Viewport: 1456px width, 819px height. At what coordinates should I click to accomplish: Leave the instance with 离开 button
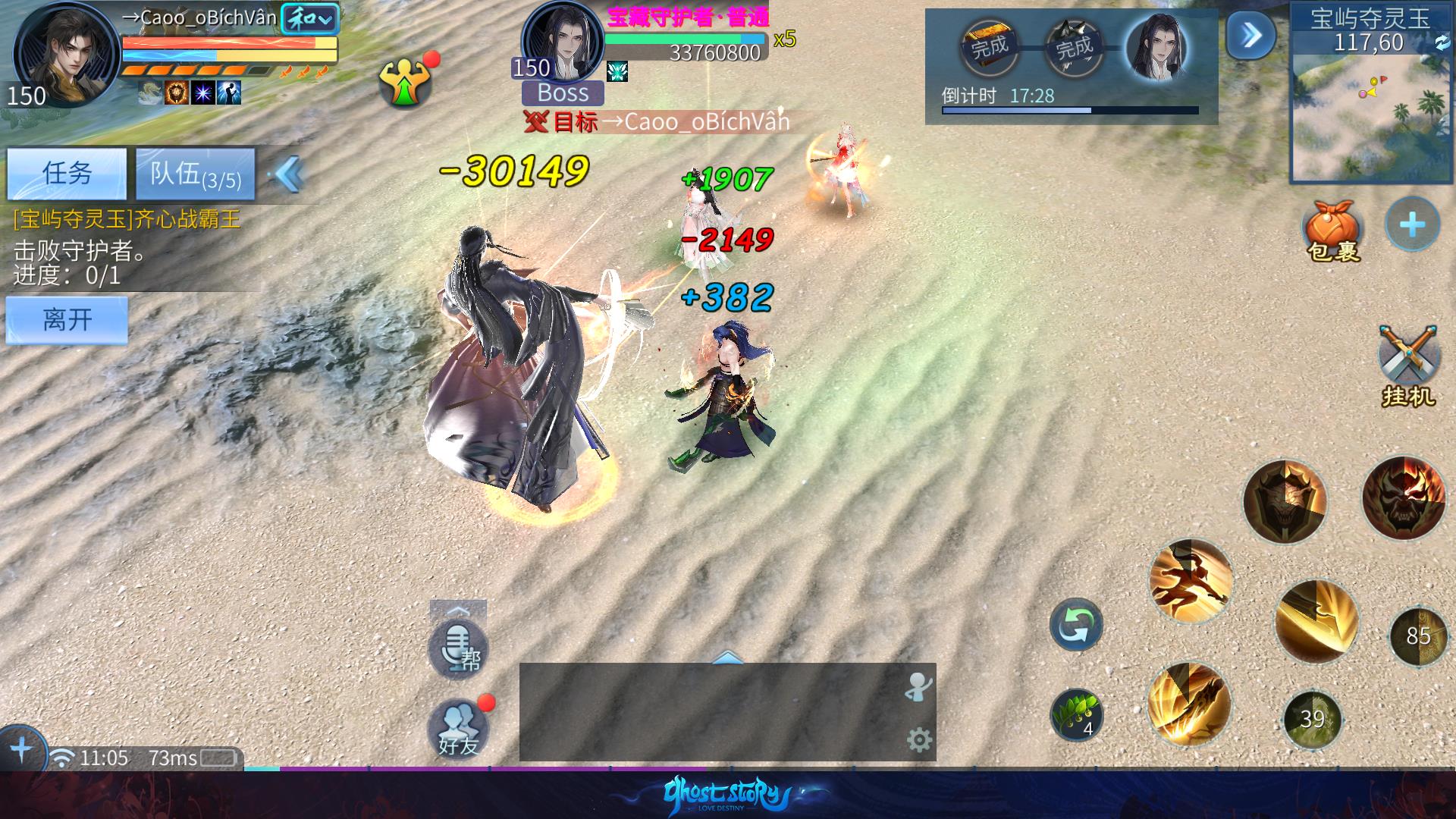pos(67,319)
